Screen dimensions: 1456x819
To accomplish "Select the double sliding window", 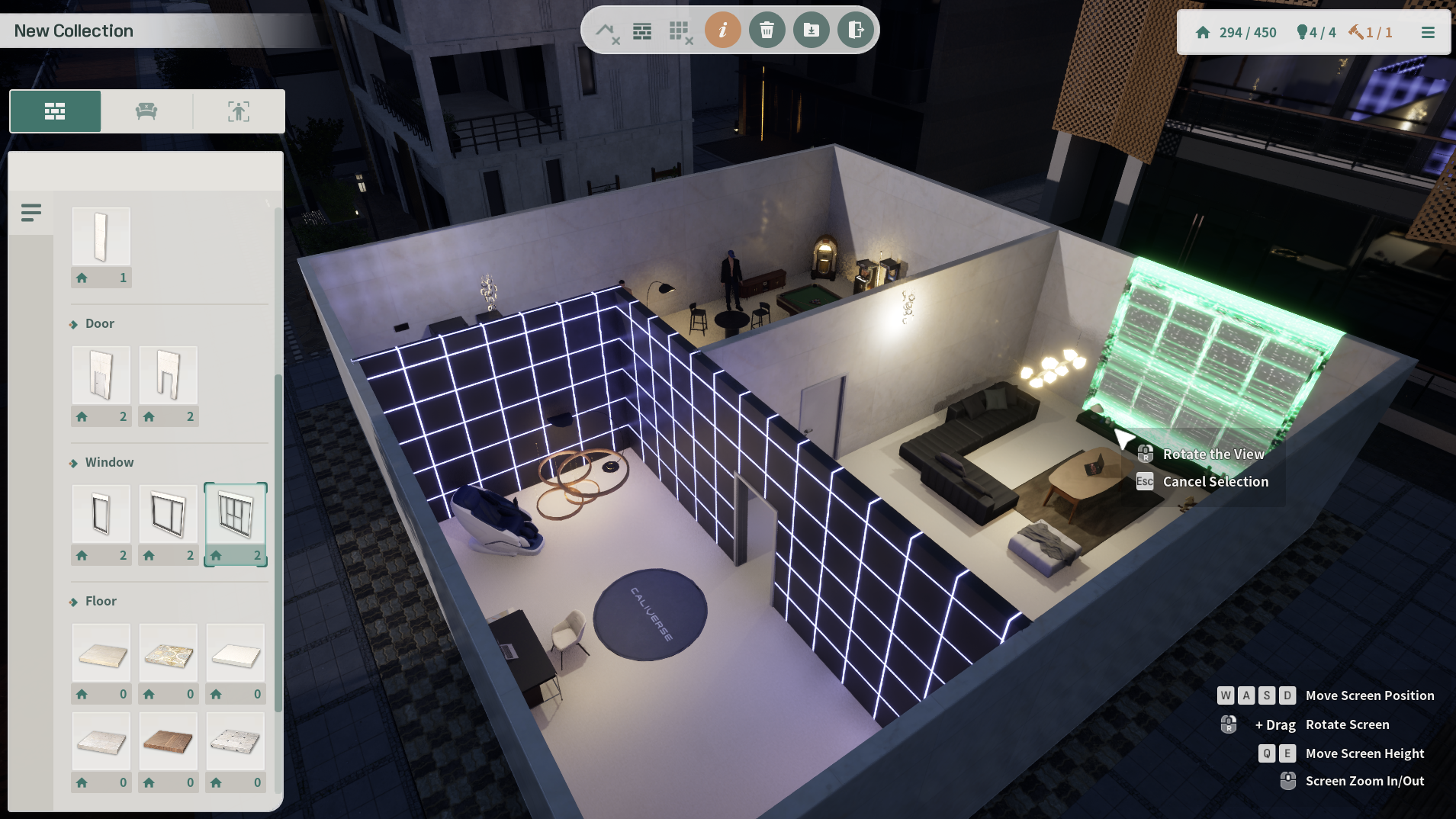I will point(169,514).
